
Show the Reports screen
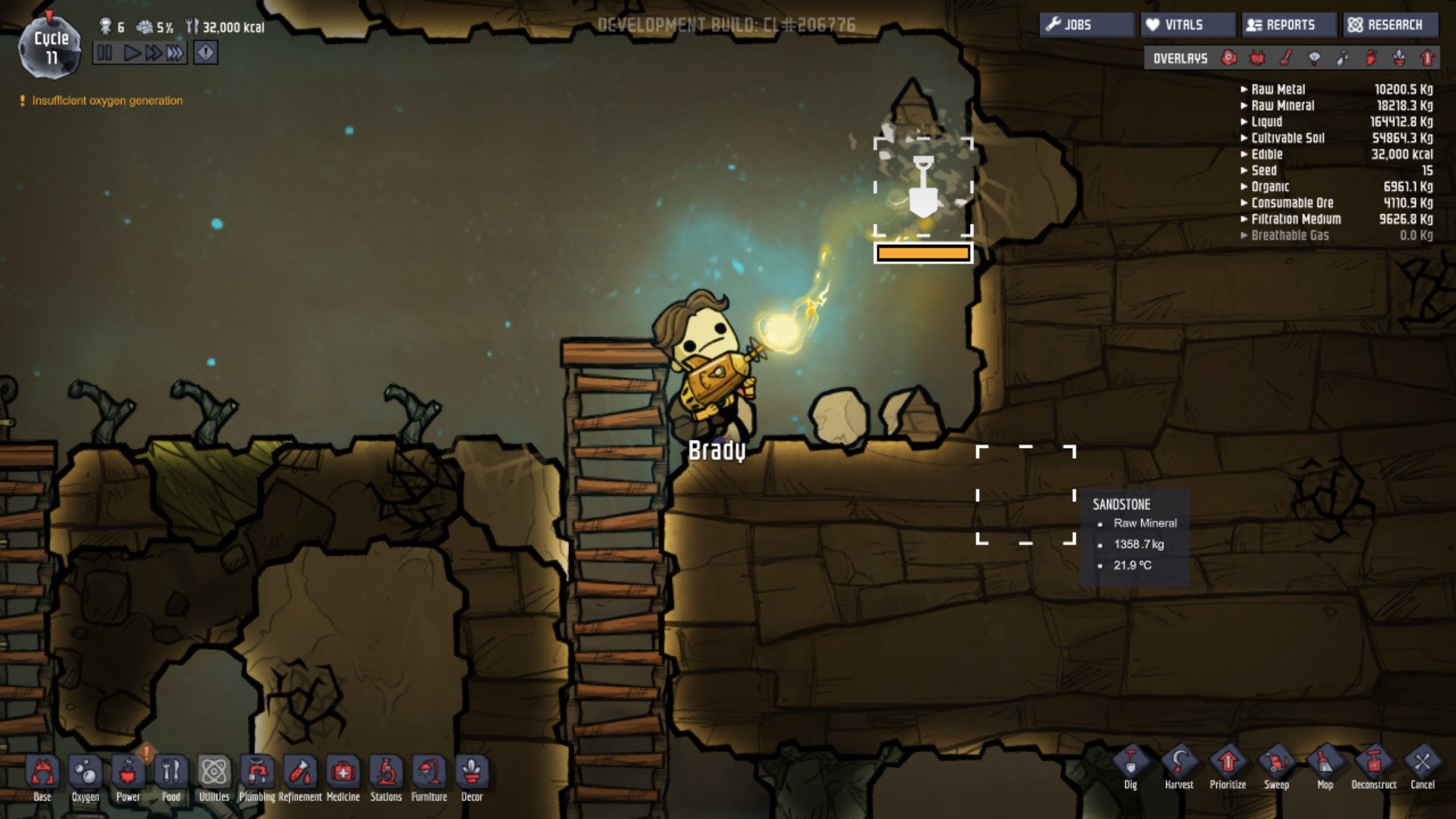(1288, 25)
